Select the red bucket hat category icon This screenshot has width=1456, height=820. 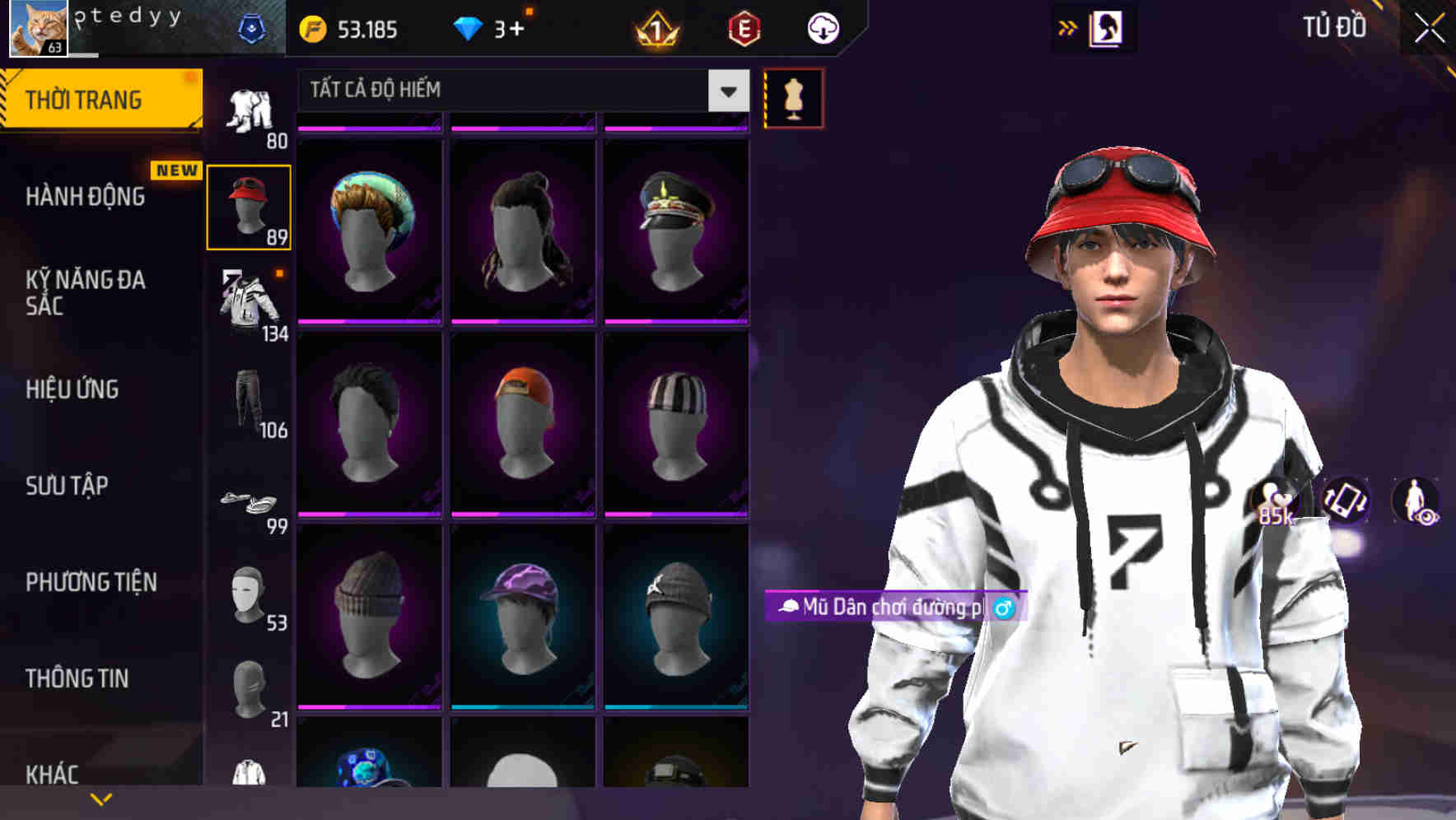[250, 206]
